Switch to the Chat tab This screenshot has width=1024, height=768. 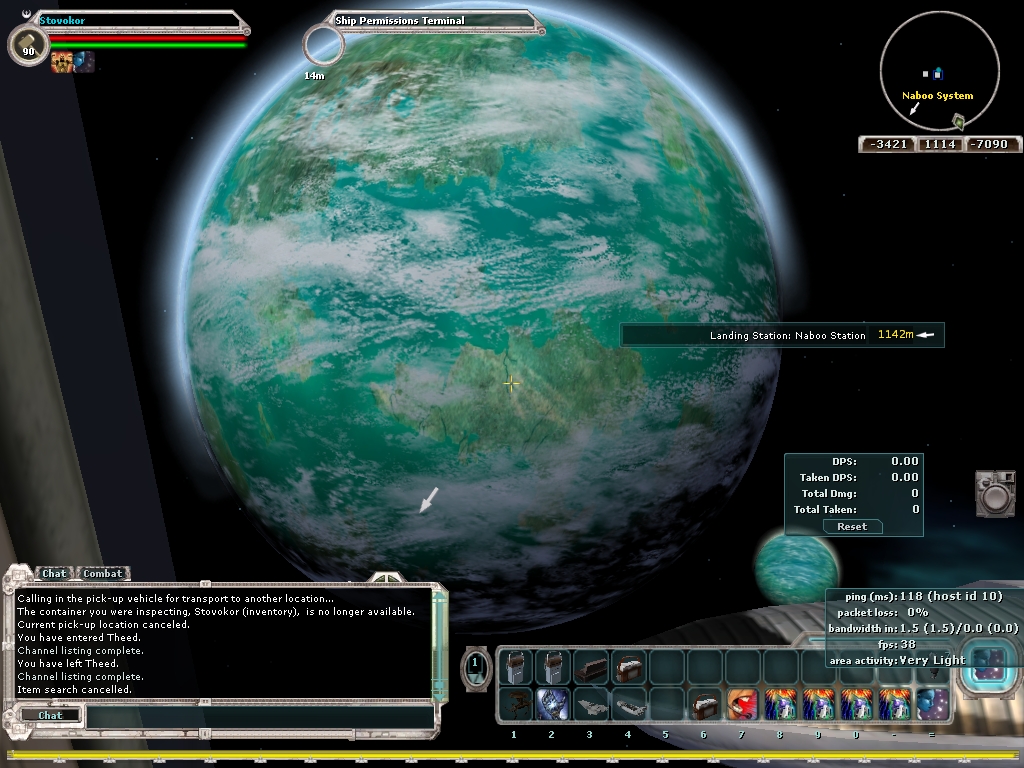pos(54,573)
